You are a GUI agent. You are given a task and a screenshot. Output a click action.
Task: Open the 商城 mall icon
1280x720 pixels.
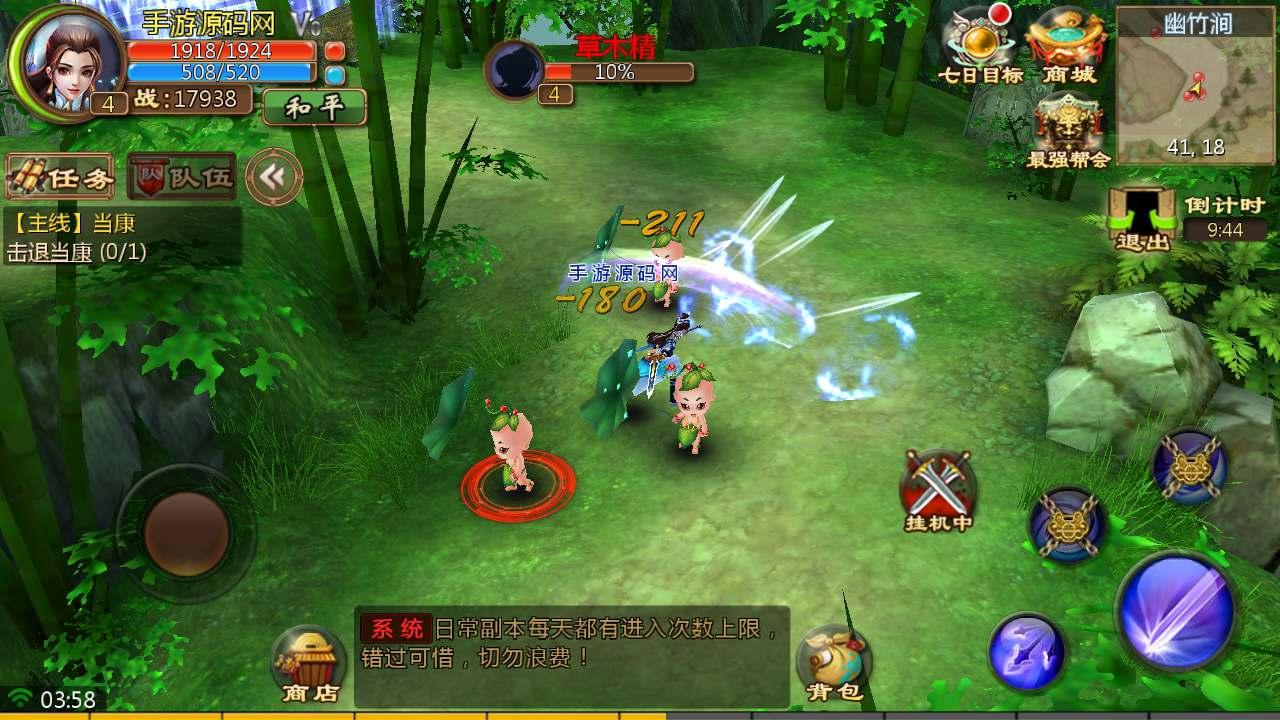tap(1068, 45)
